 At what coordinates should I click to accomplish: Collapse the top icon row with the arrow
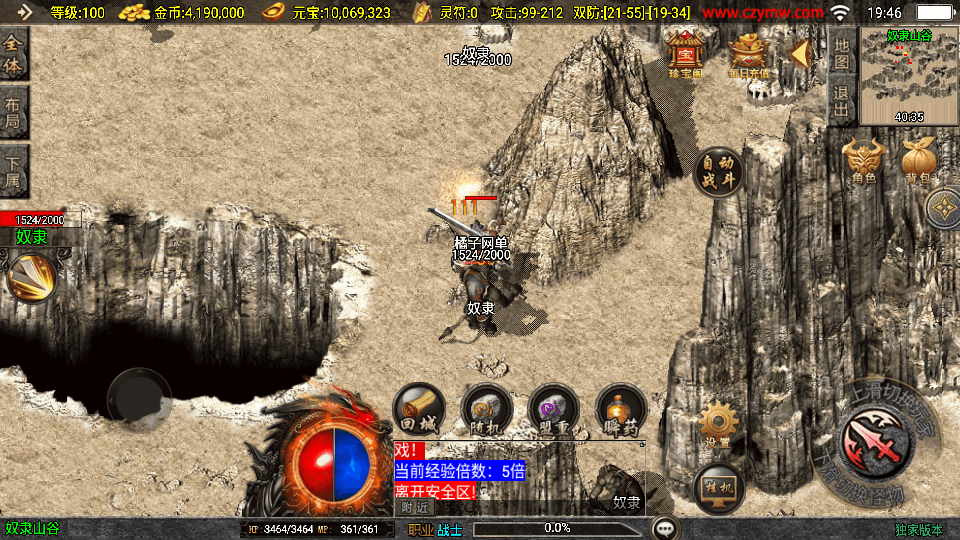pos(800,53)
